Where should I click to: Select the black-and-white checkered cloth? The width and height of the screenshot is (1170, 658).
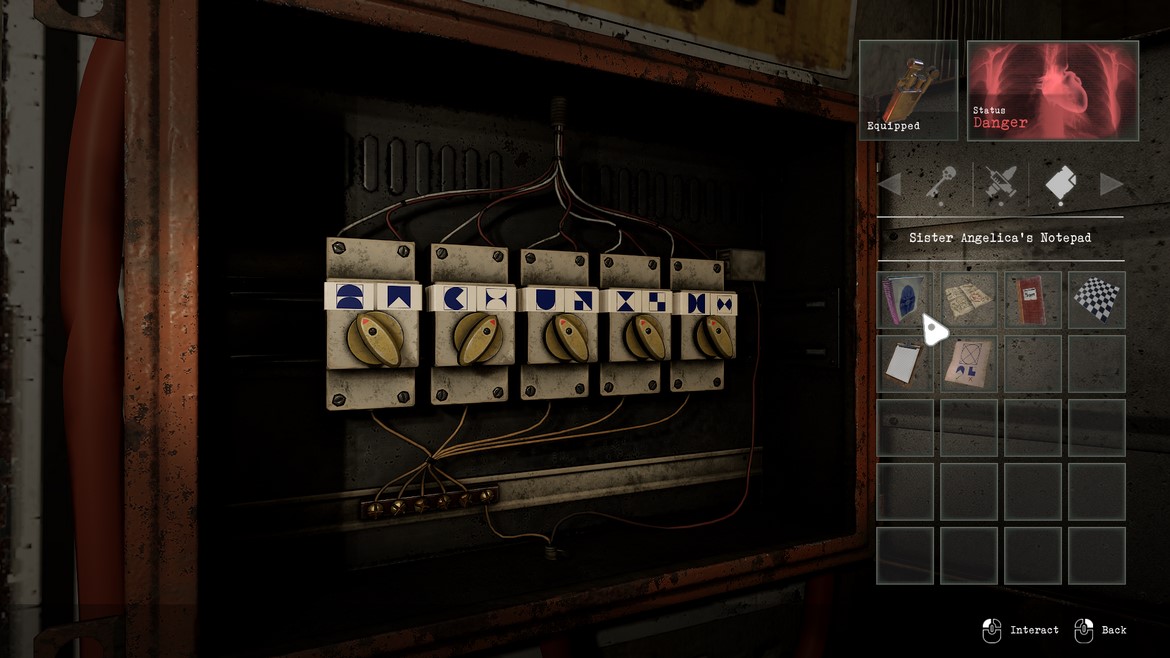[1096, 299]
